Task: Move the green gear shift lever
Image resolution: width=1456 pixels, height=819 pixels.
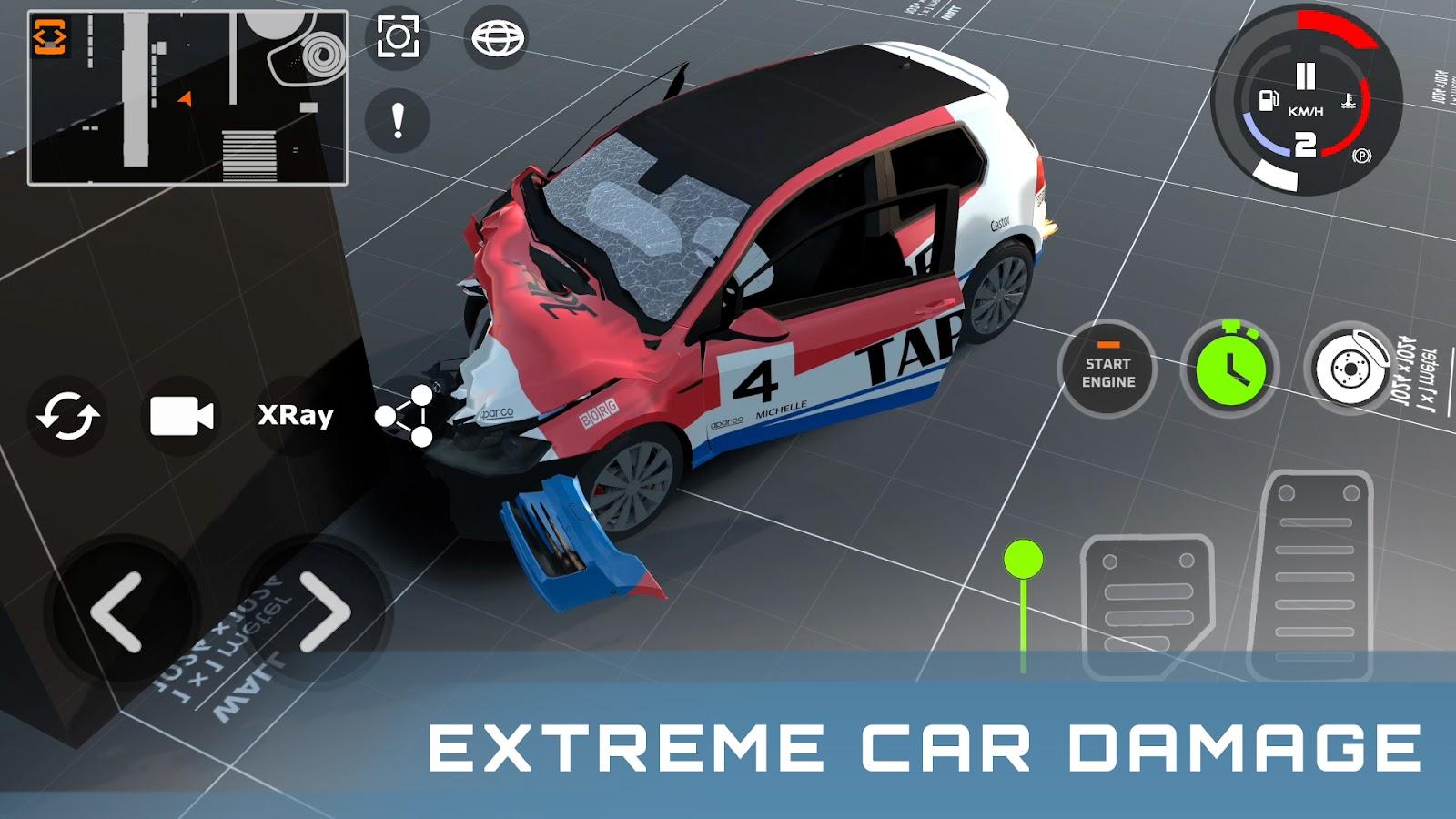Action: pos(1023,559)
